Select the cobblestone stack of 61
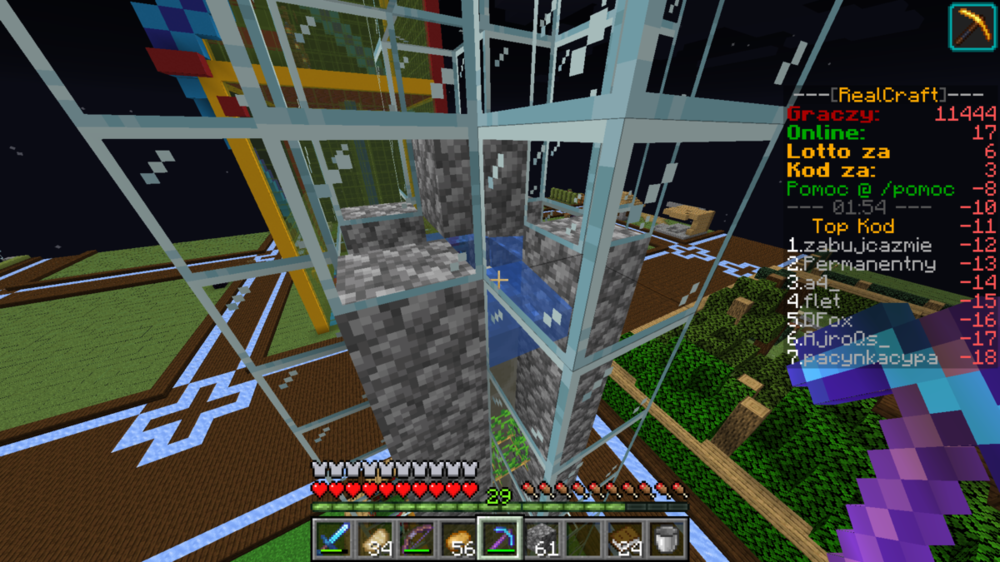1000x562 pixels. coord(542,538)
